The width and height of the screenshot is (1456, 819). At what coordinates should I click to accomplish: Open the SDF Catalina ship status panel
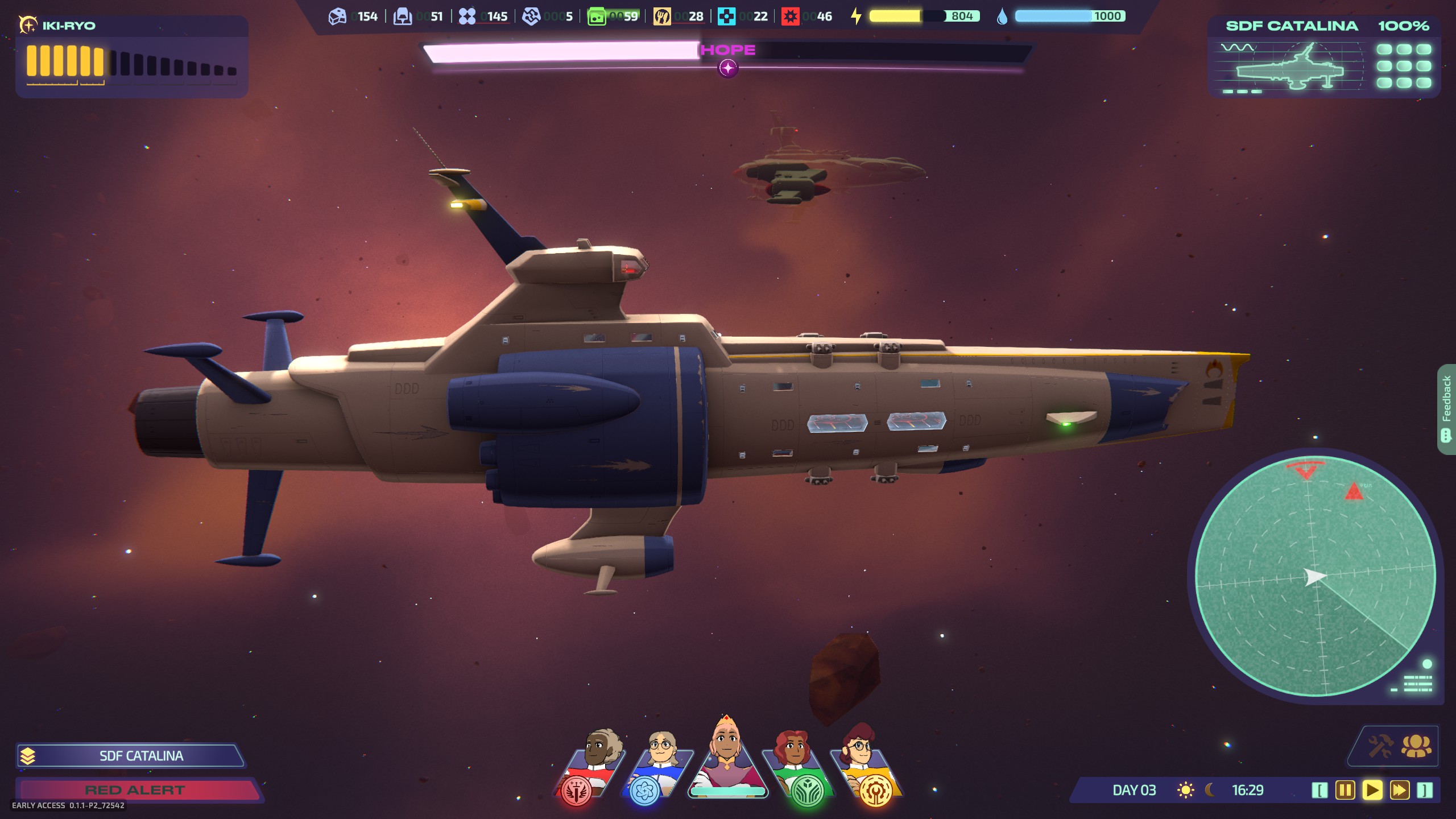pyautogui.click(x=1324, y=58)
